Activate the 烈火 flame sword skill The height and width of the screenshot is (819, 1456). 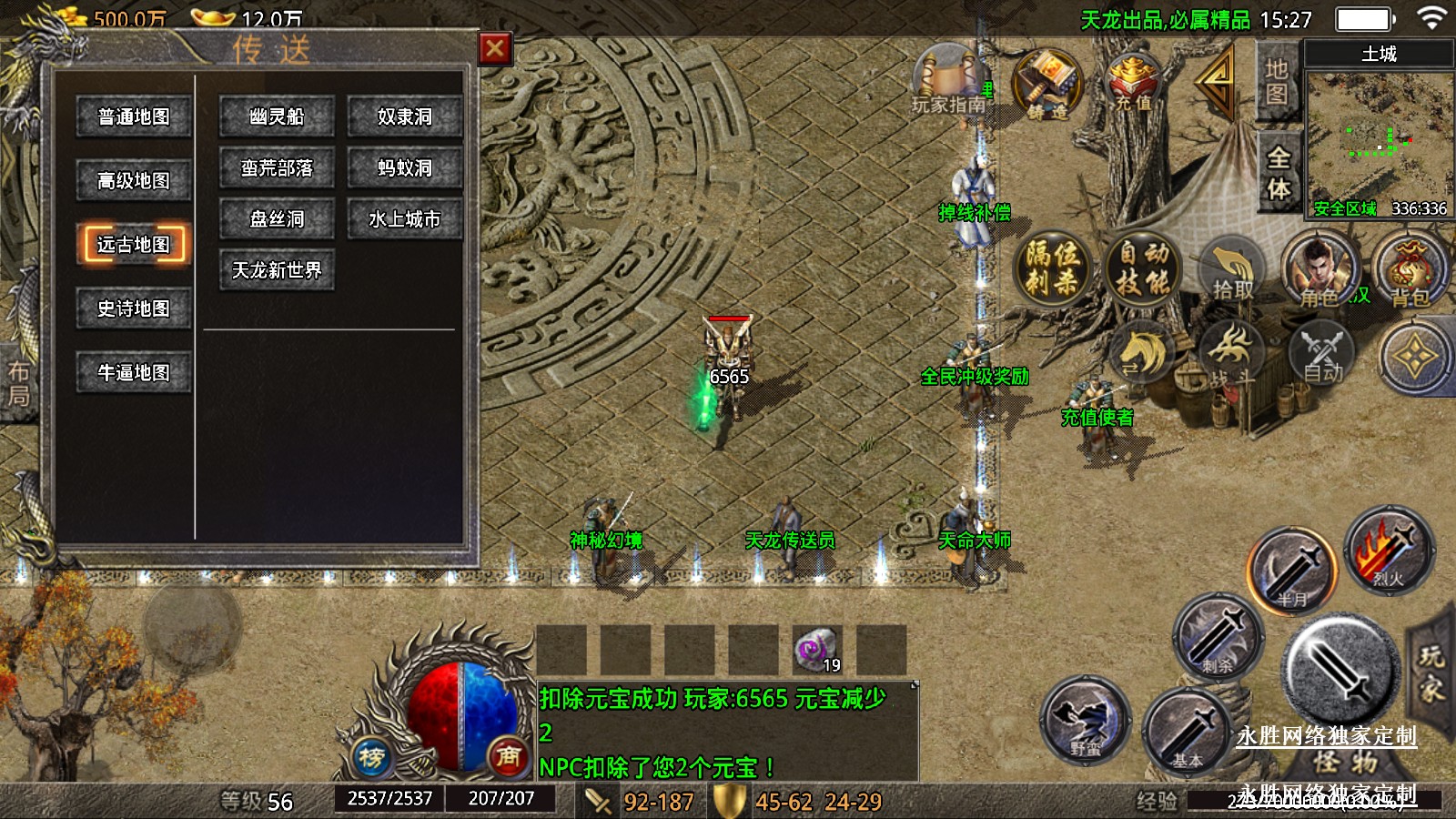tap(1387, 551)
